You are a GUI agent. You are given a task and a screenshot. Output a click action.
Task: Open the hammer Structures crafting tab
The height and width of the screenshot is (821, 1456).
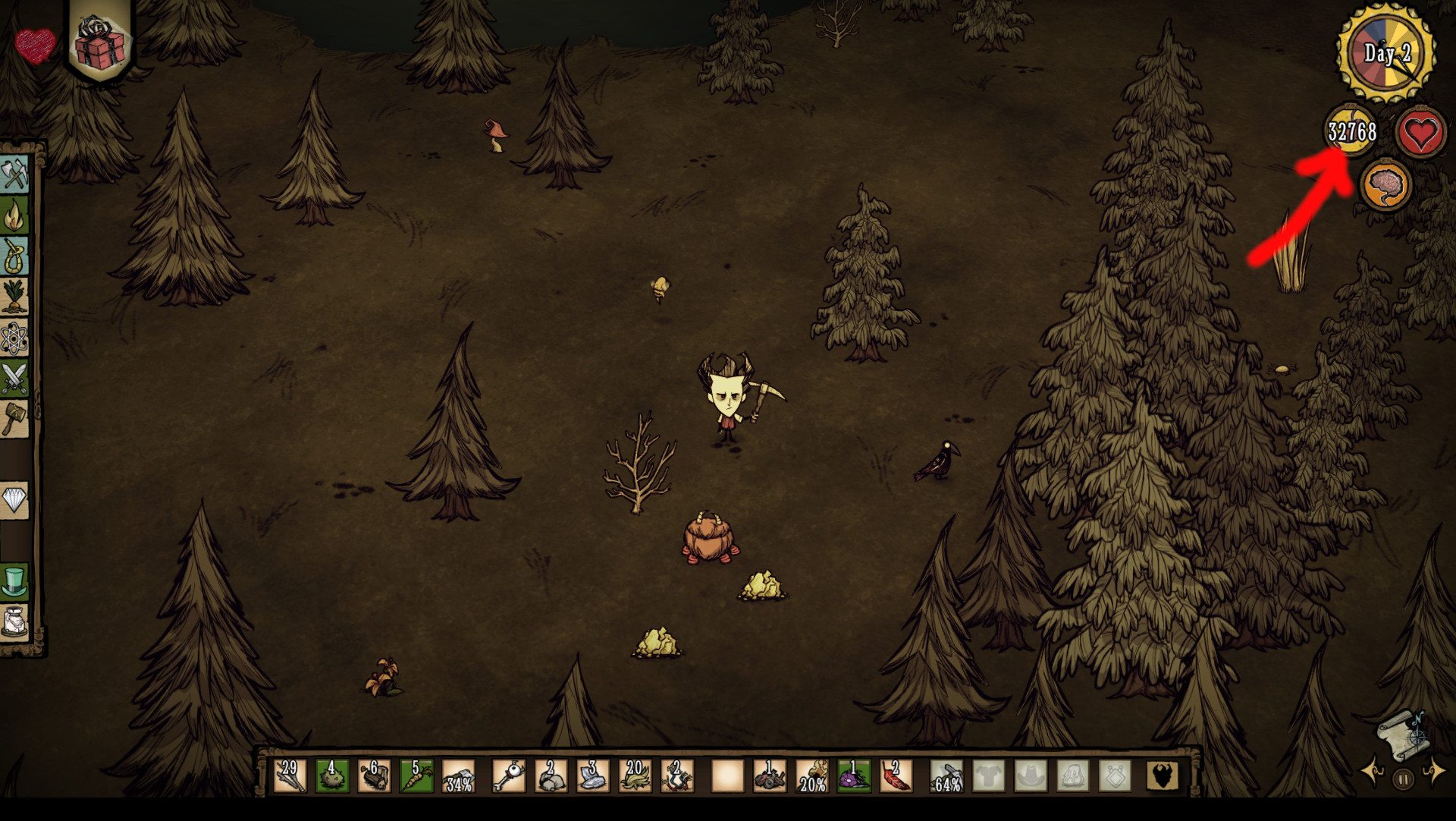[x=14, y=418]
